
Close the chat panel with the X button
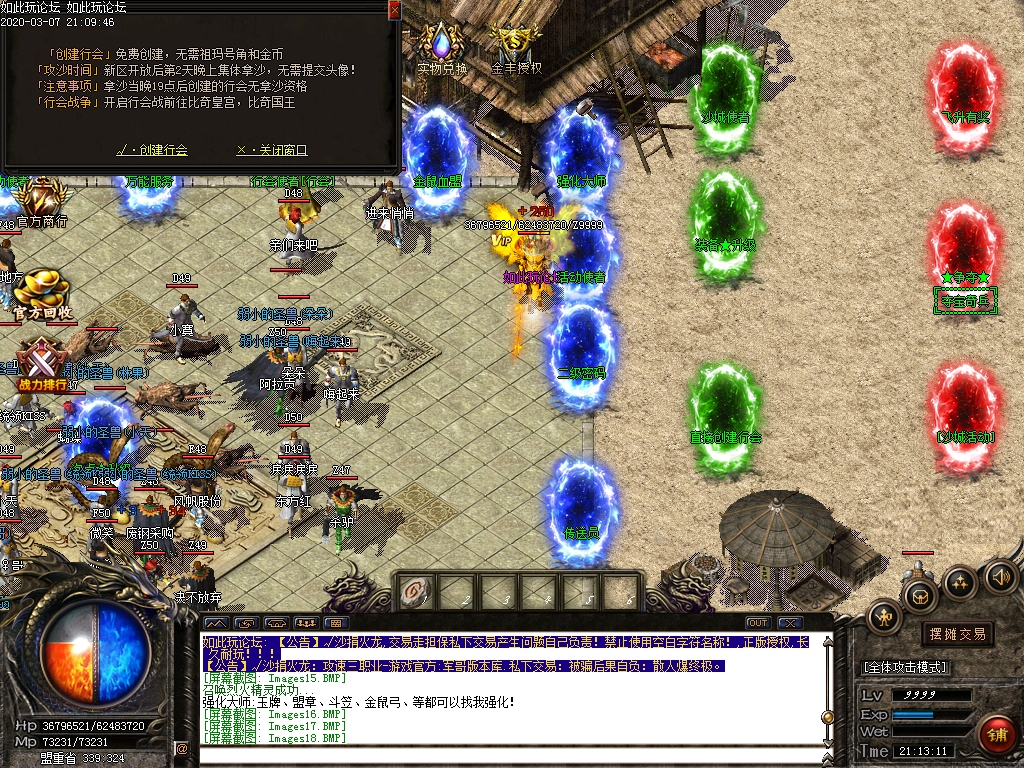(x=790, y=623)
